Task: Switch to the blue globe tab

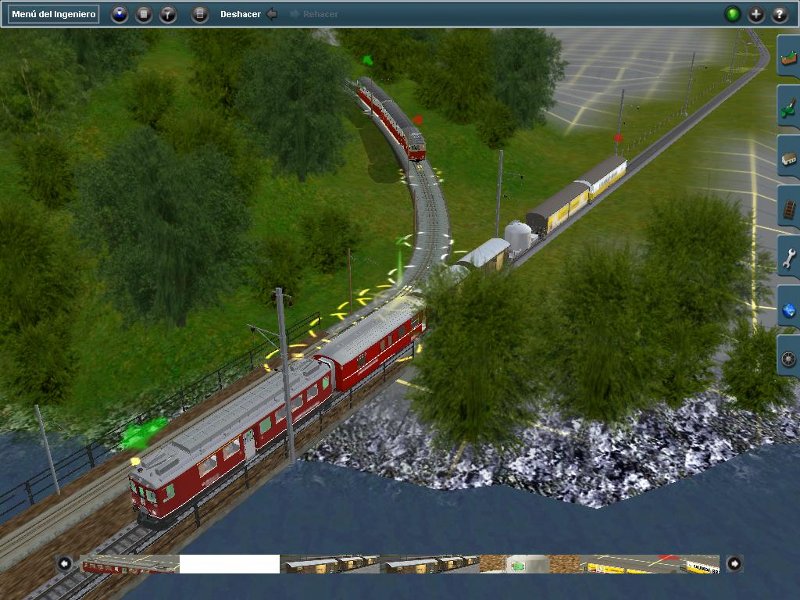Action: coord(789,308)
